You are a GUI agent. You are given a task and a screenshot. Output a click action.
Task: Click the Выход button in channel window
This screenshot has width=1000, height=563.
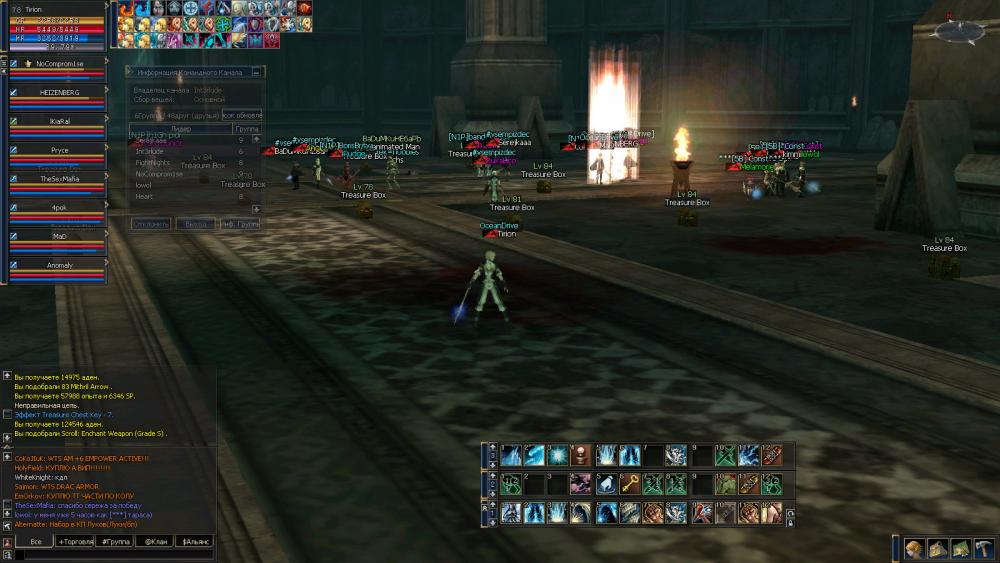click(x=195, y=224)
